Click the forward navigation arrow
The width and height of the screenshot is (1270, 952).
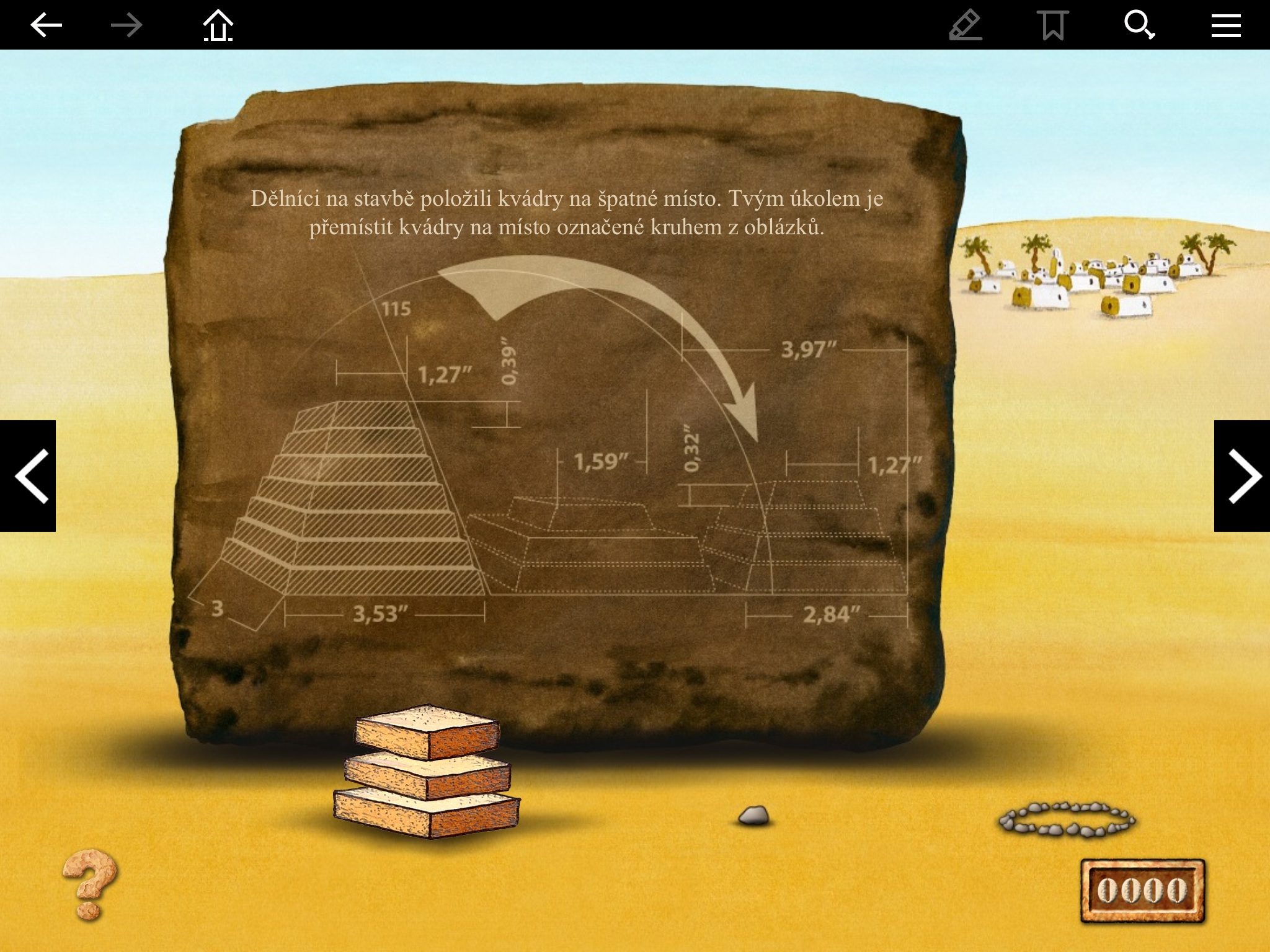tap(127, 25)
